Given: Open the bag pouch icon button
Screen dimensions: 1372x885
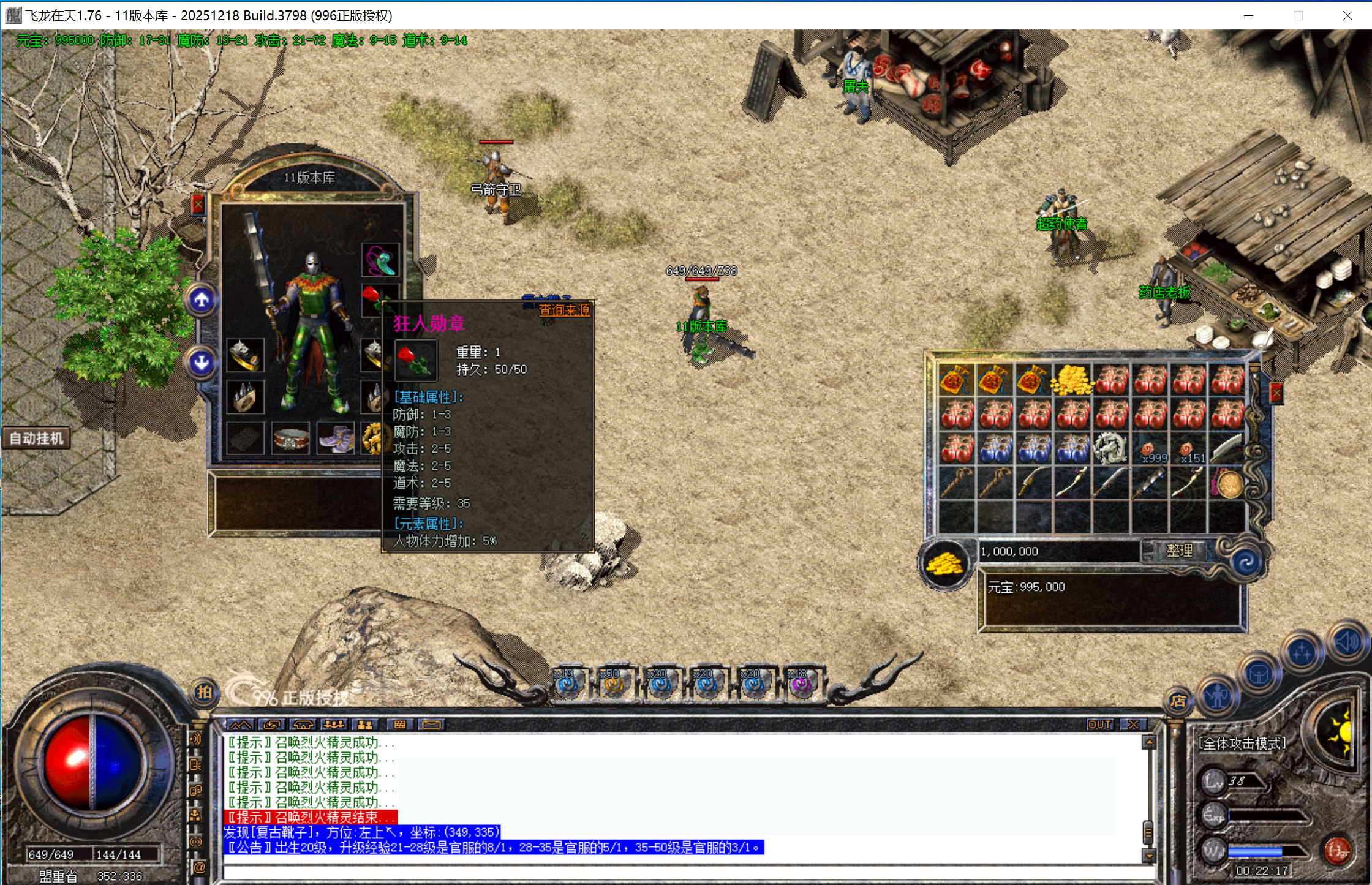Looking at the screenshot, I should [x=1258, y=674].
